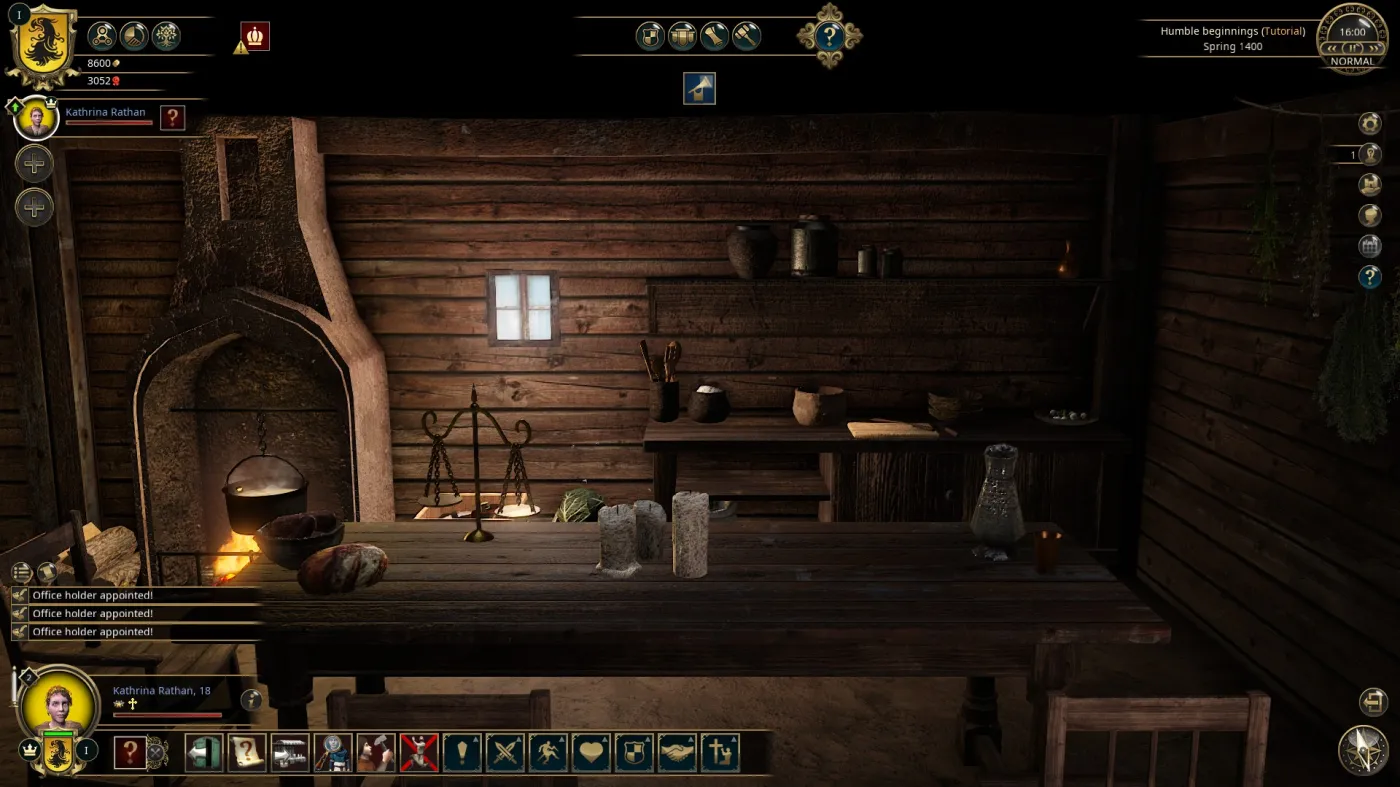Expand the crossed-swords combat actions submenu
The width and height of the screenshot is (1400, 787).
506,752
